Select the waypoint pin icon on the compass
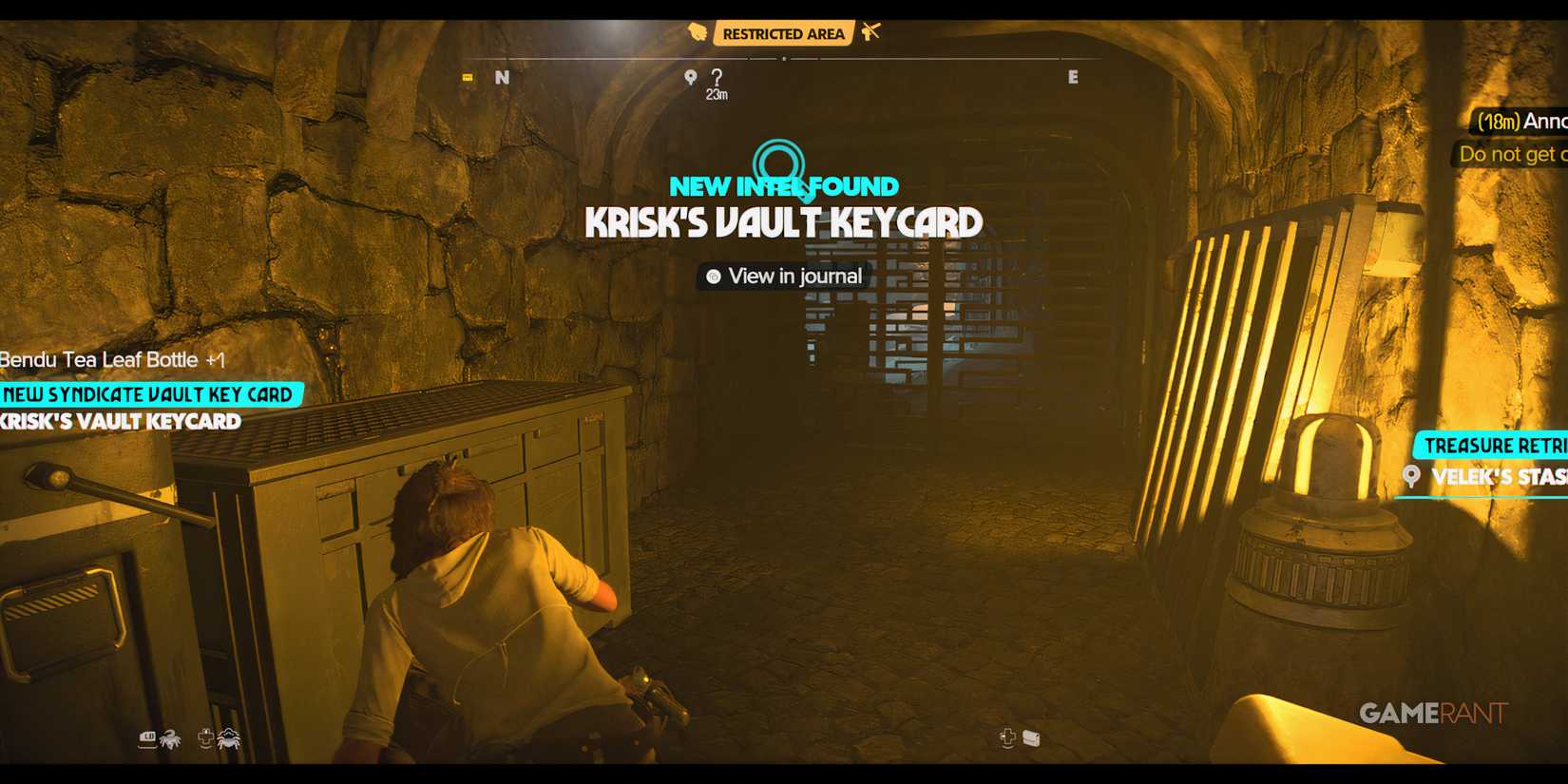This screenshot has width=1568, height=784. tap(691, 76)
